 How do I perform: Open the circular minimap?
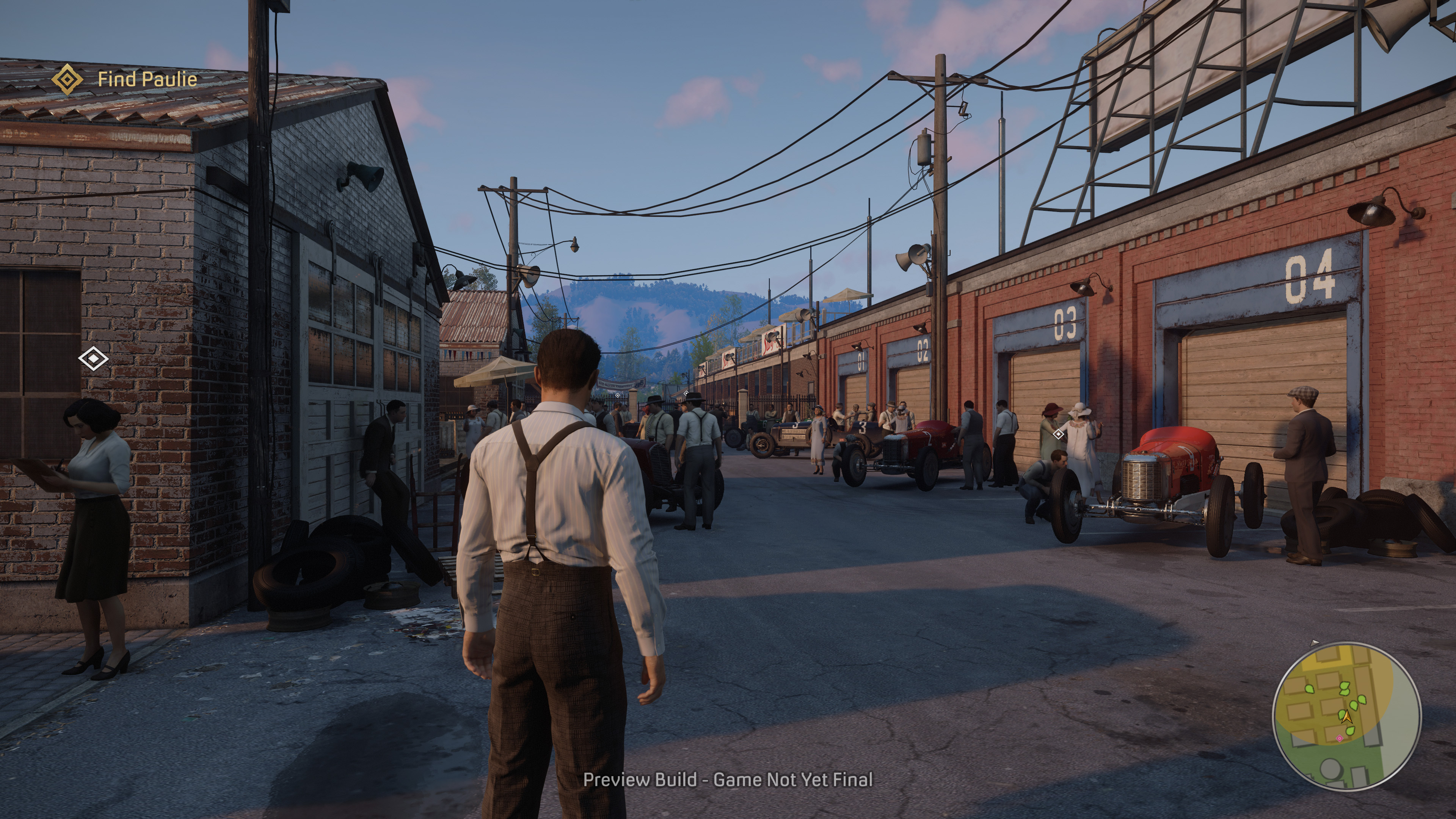pos(1346,716)
